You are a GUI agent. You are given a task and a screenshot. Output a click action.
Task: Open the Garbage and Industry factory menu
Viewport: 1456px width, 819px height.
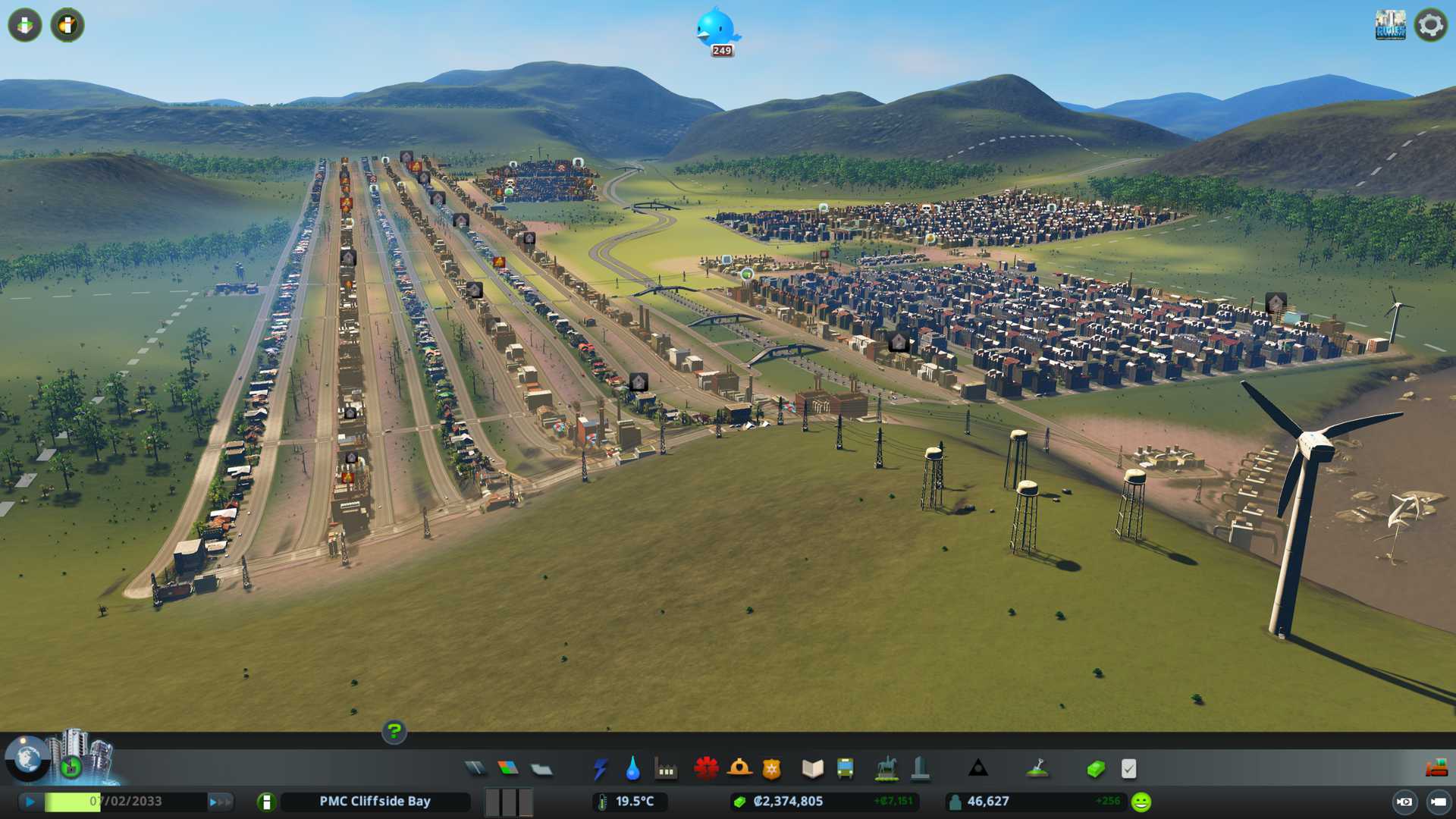666,769
